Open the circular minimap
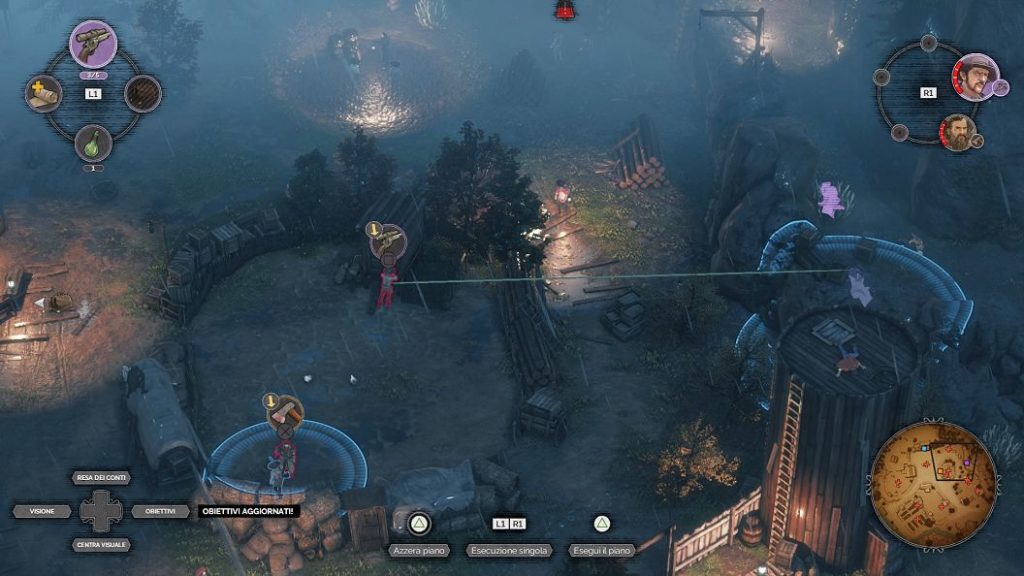 pos(933,470)
